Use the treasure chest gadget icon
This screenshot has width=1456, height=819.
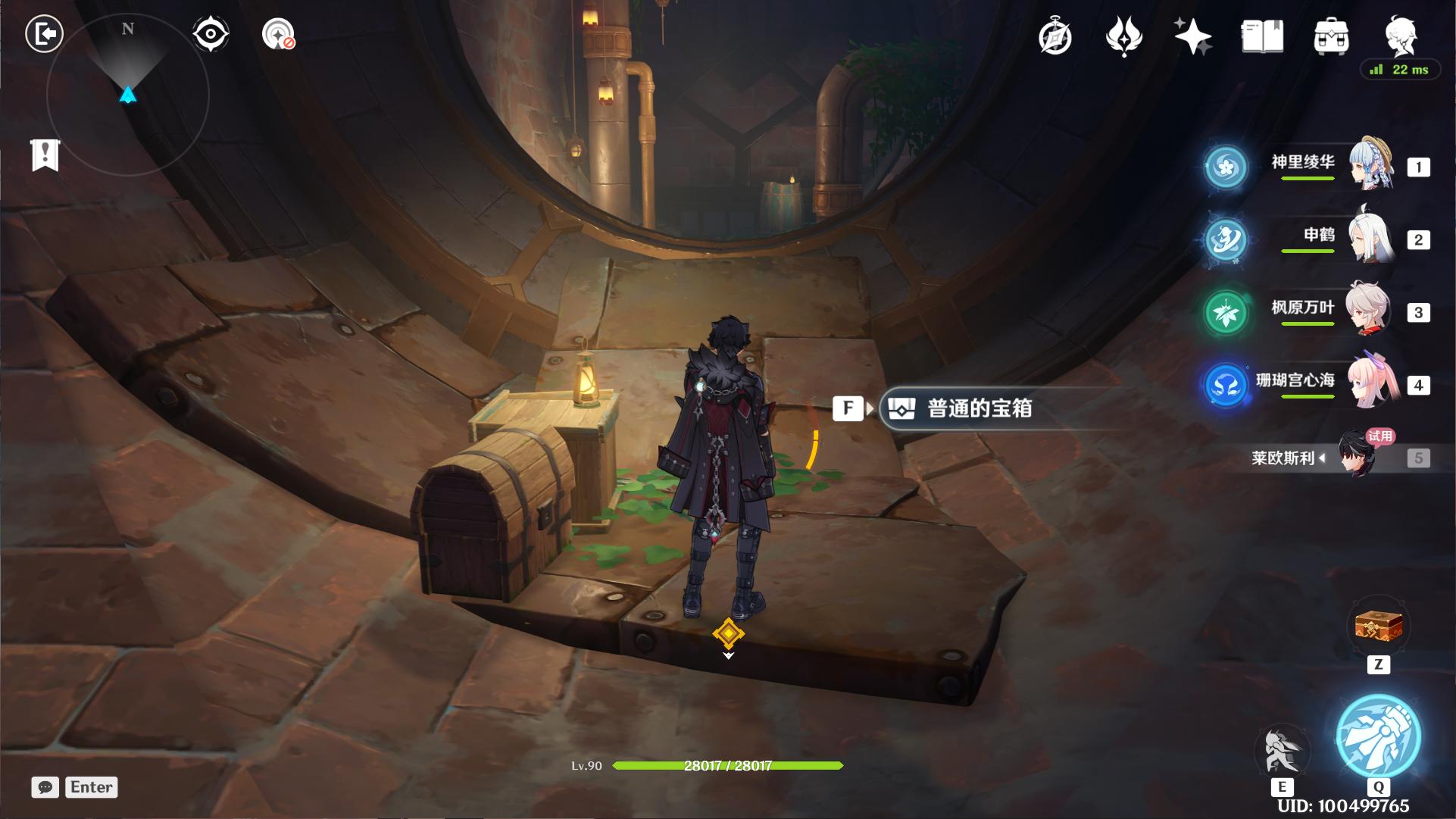tap(1379, 627)
